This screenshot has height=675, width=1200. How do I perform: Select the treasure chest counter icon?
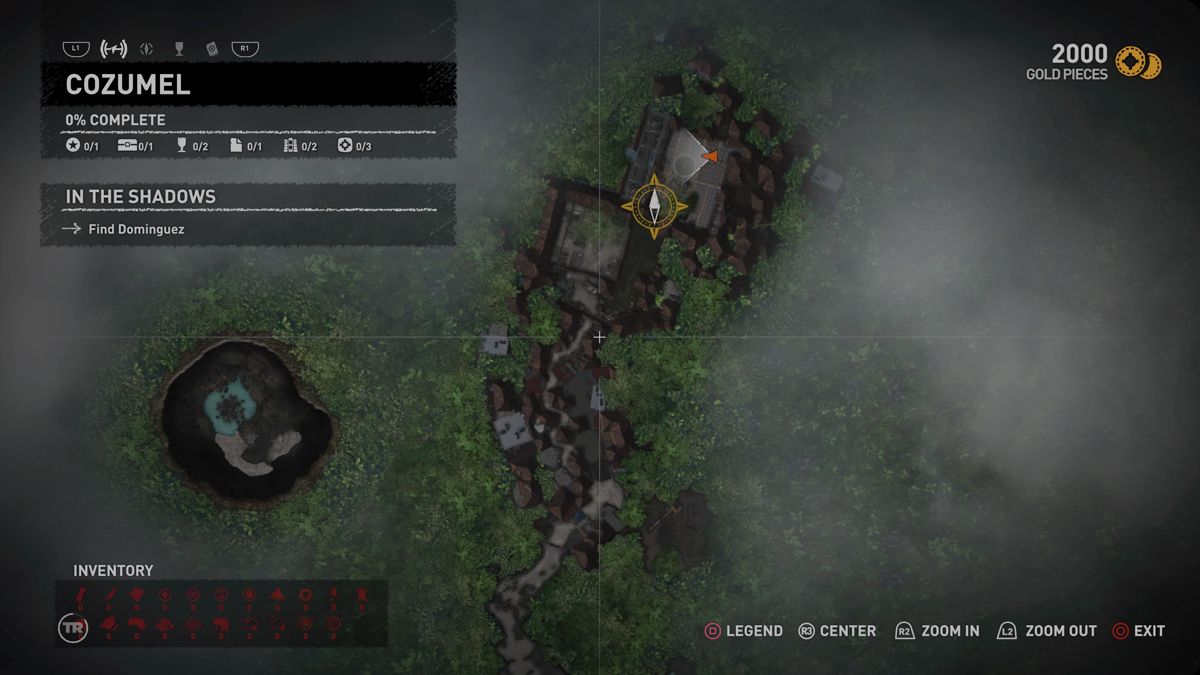[127, 146]
